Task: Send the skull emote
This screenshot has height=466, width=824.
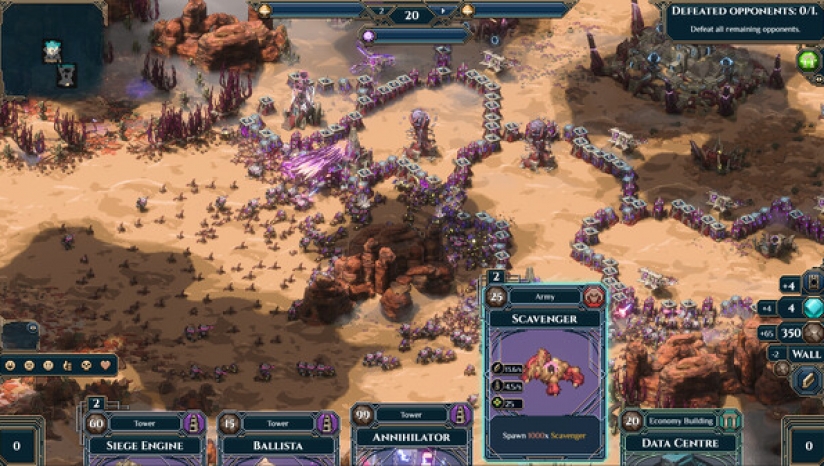Action: [x=84, y=366]
